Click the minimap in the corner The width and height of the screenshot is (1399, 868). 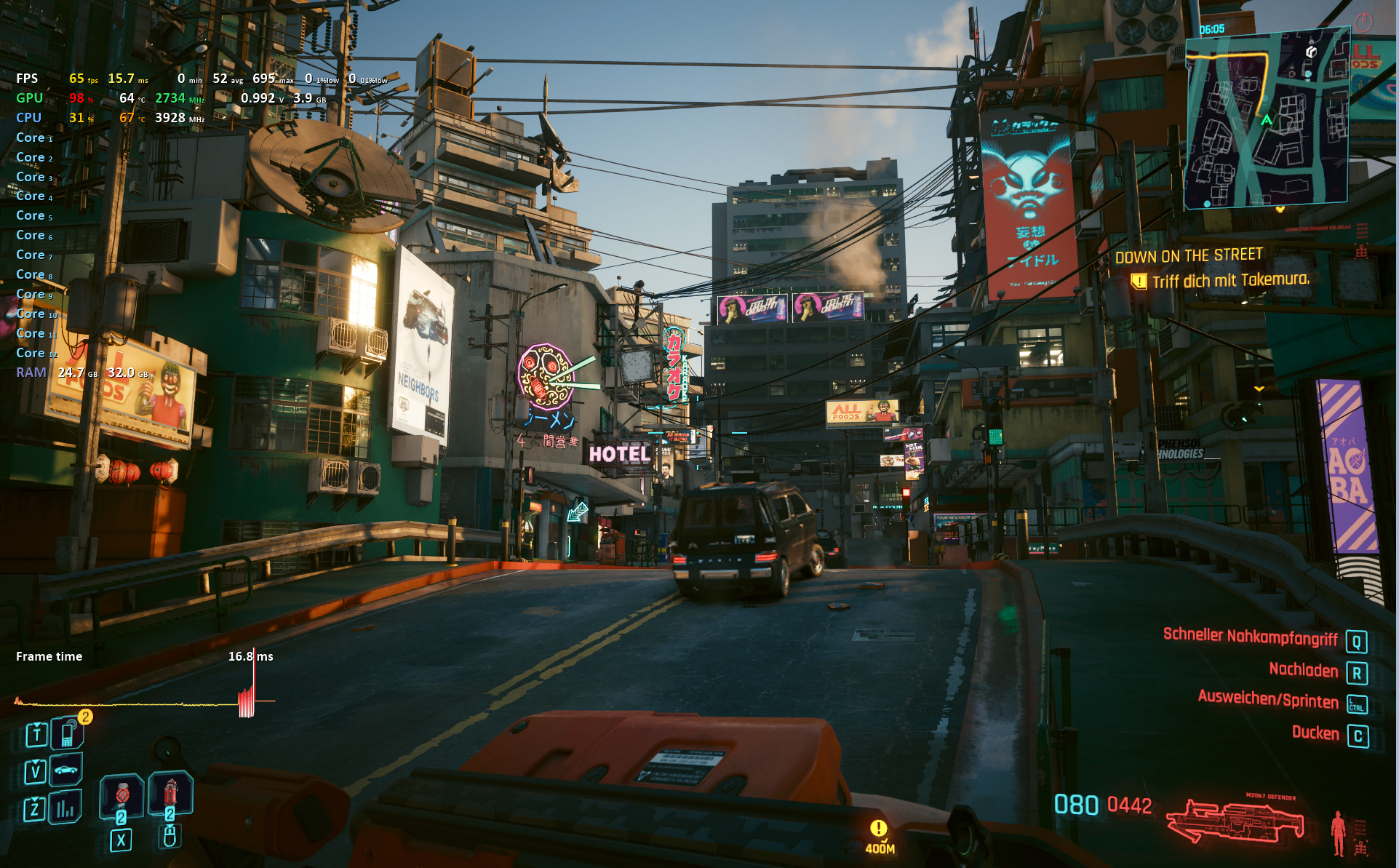pyautogui.click(x=1267, y=120)
